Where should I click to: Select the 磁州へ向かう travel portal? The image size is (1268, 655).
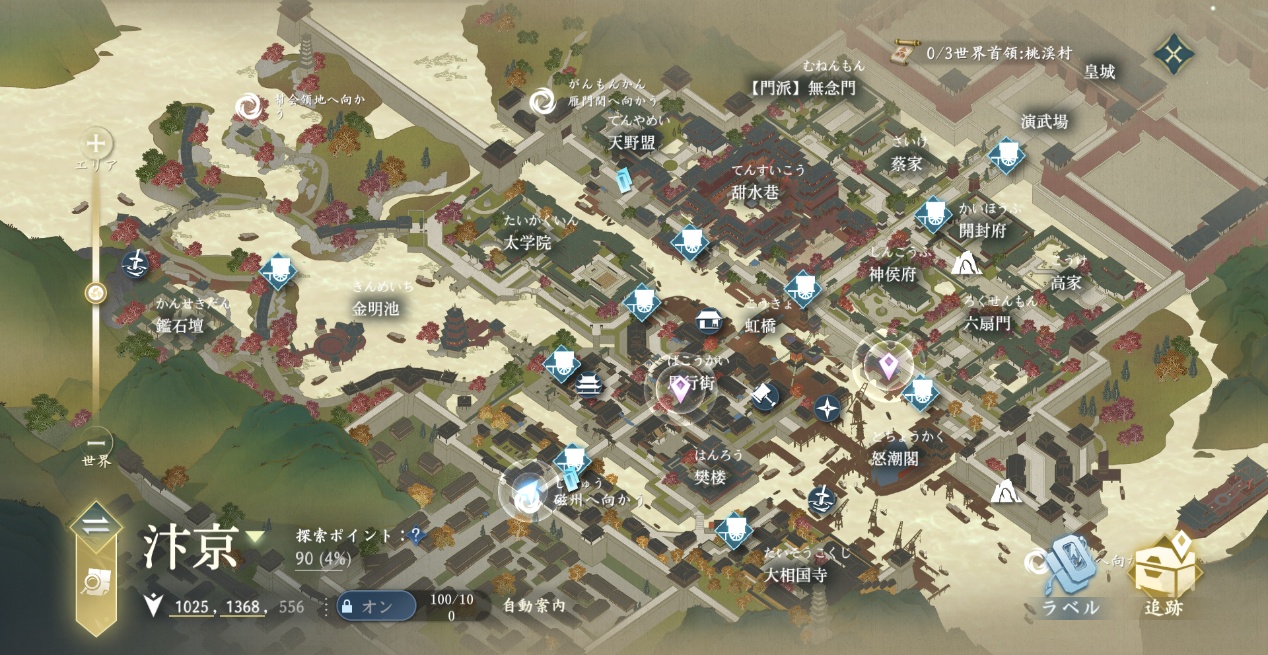(x=527, y=492)
